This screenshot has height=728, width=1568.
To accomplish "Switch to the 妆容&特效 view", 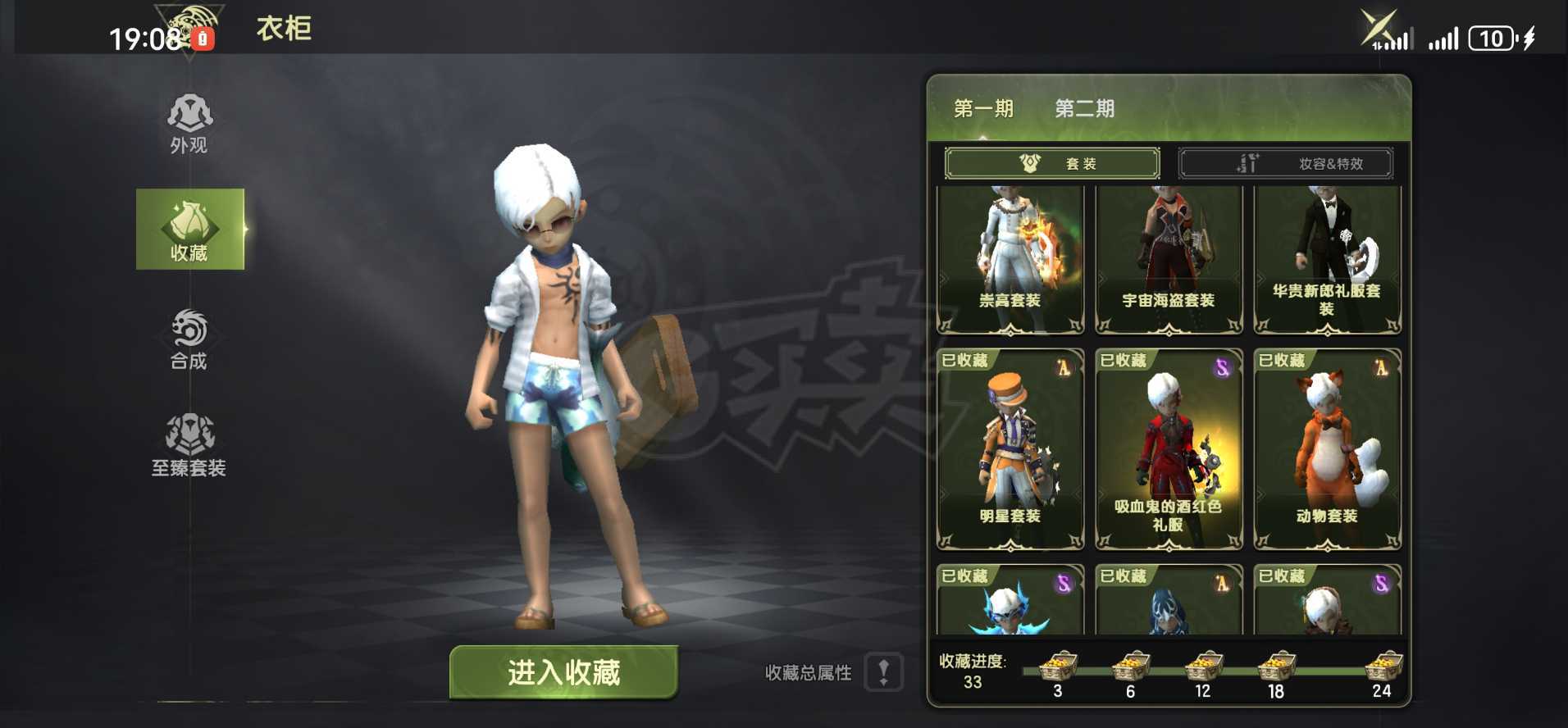I will (x=1286, y=162).
